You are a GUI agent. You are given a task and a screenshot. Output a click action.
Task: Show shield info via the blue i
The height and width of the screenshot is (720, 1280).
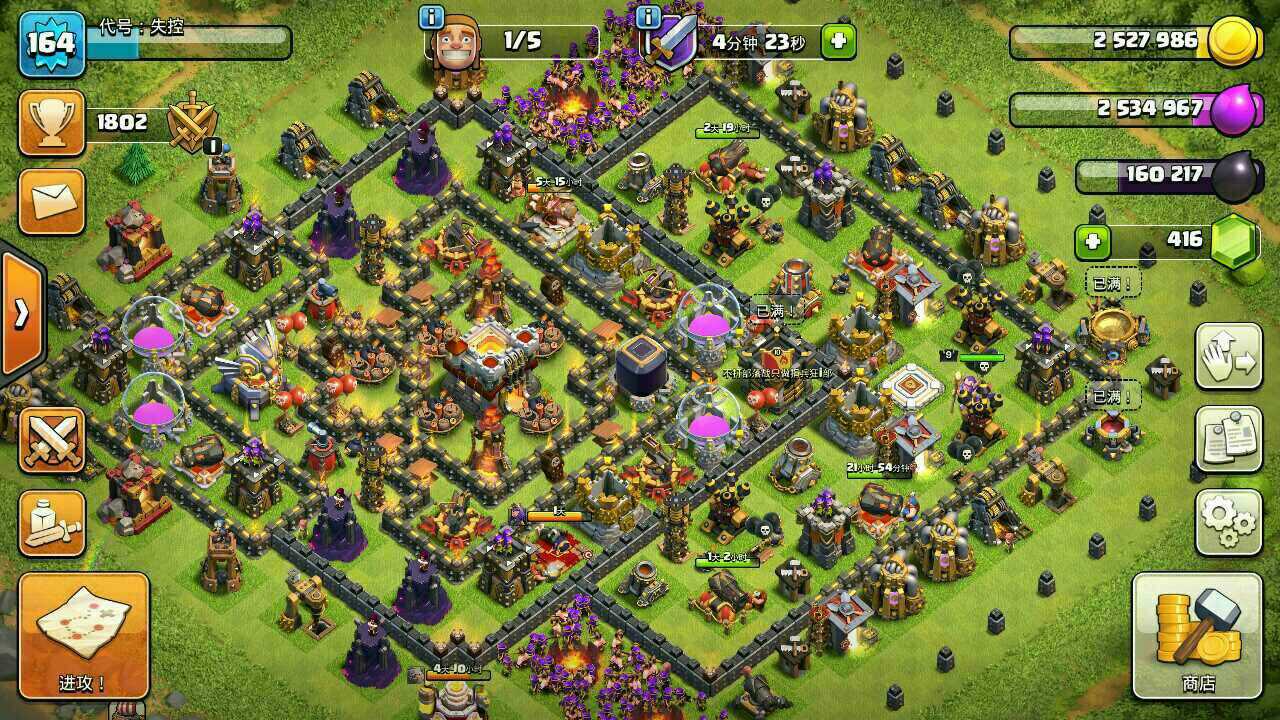(x=648, y=17)
